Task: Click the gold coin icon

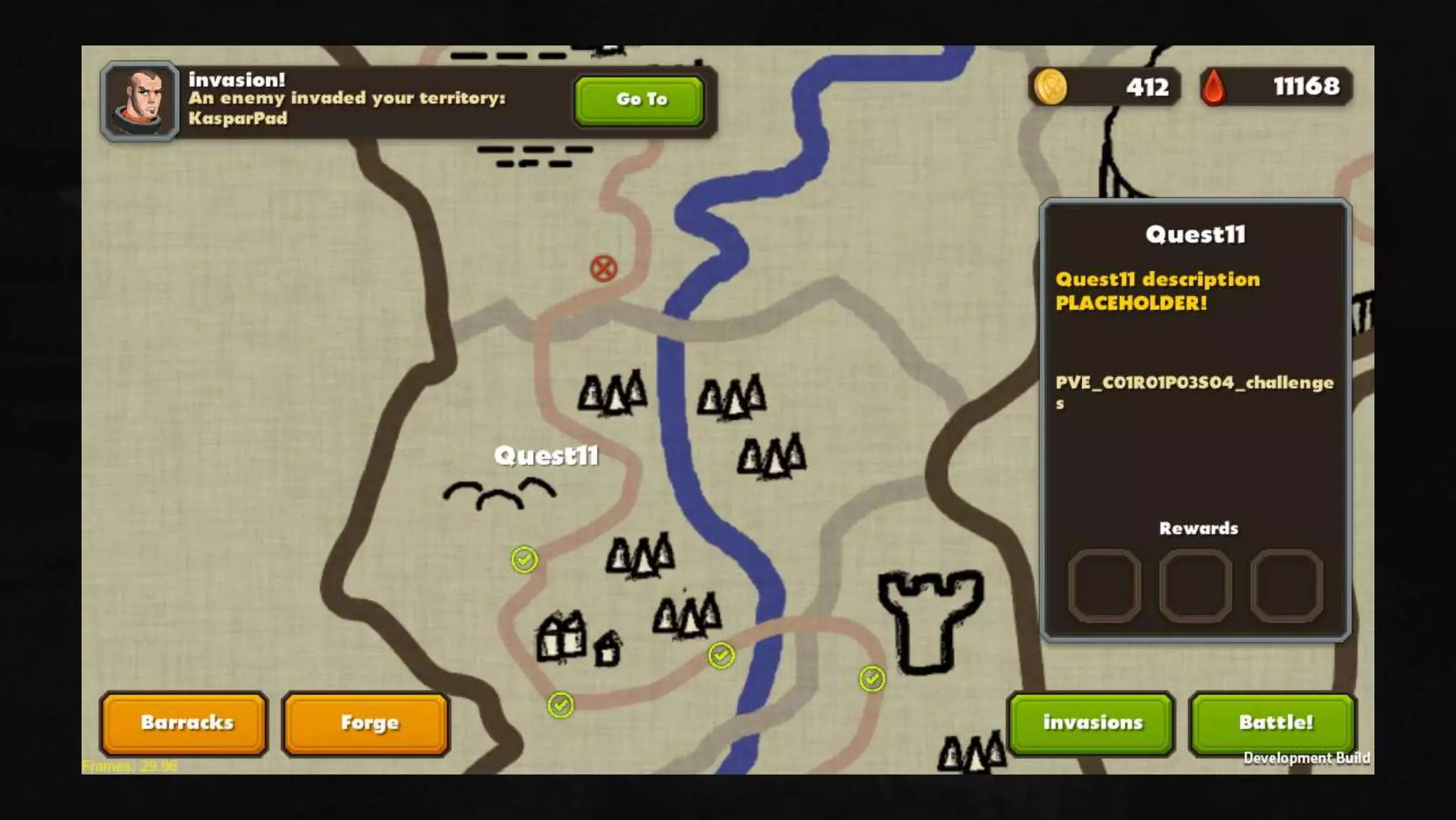Action: [1049, 87]
